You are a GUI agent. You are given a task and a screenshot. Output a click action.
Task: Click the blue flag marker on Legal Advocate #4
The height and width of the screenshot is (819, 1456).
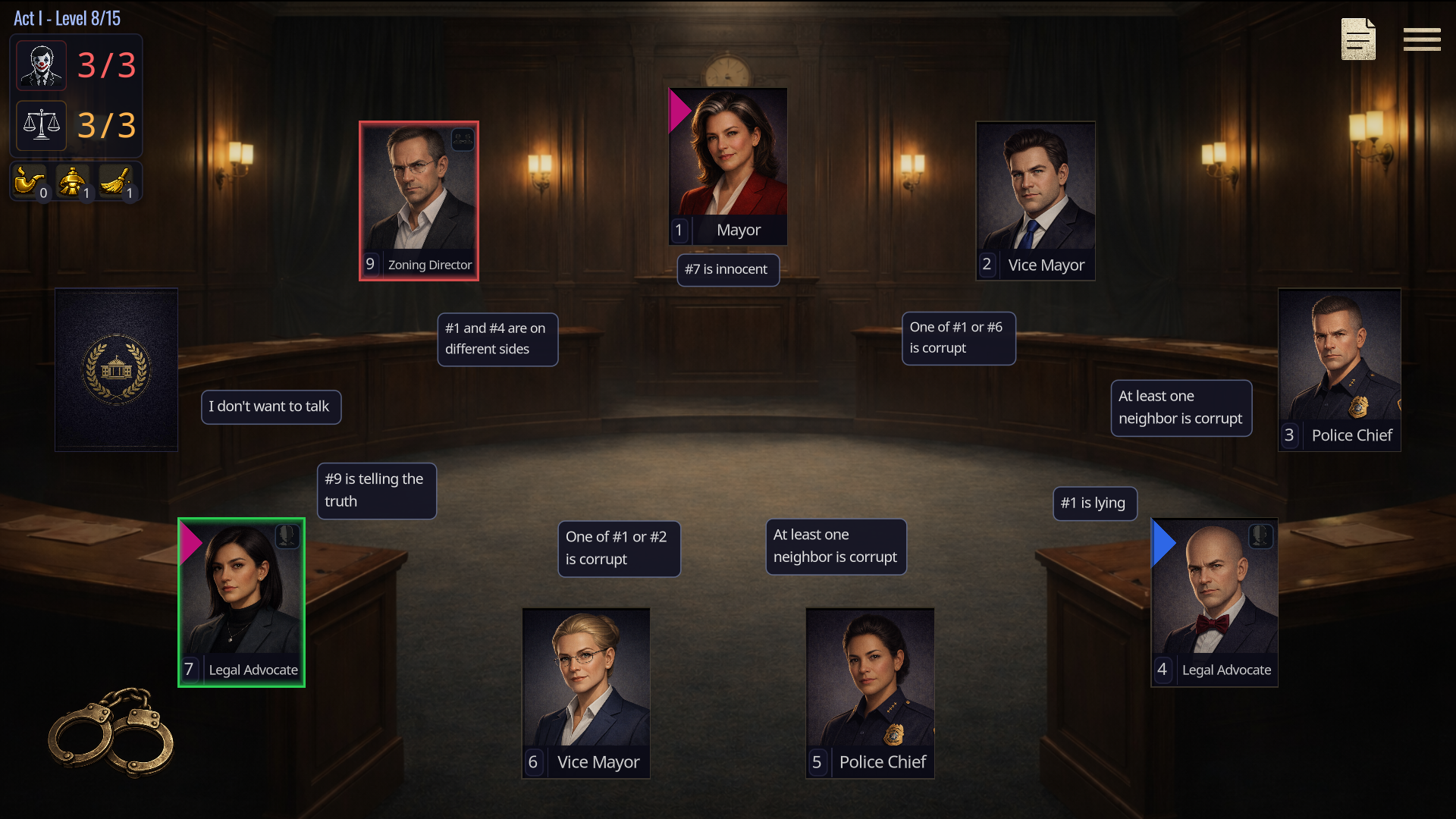pyautogui.click(x=1163, y=542)
